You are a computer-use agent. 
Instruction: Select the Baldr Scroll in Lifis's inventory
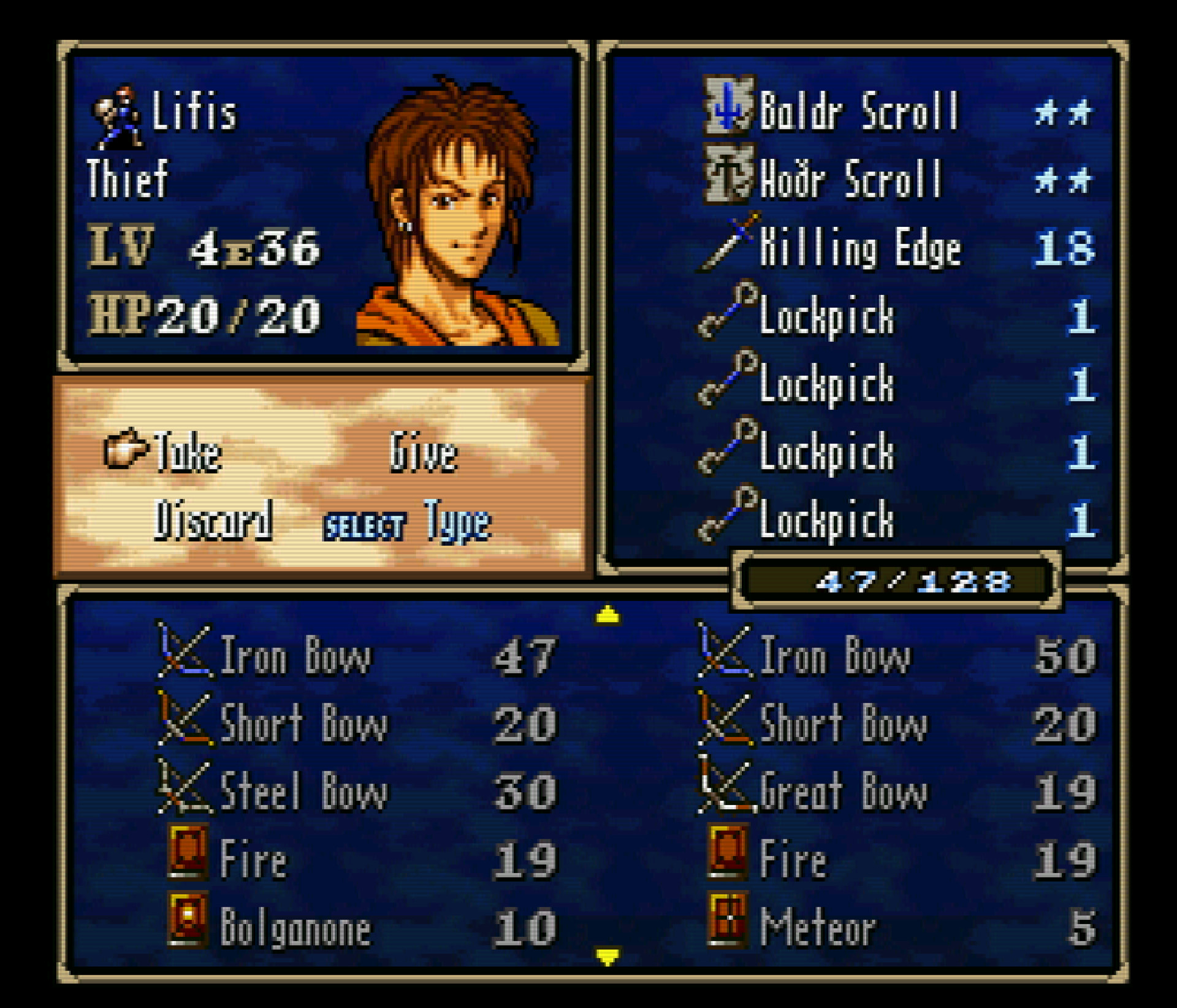858,112
